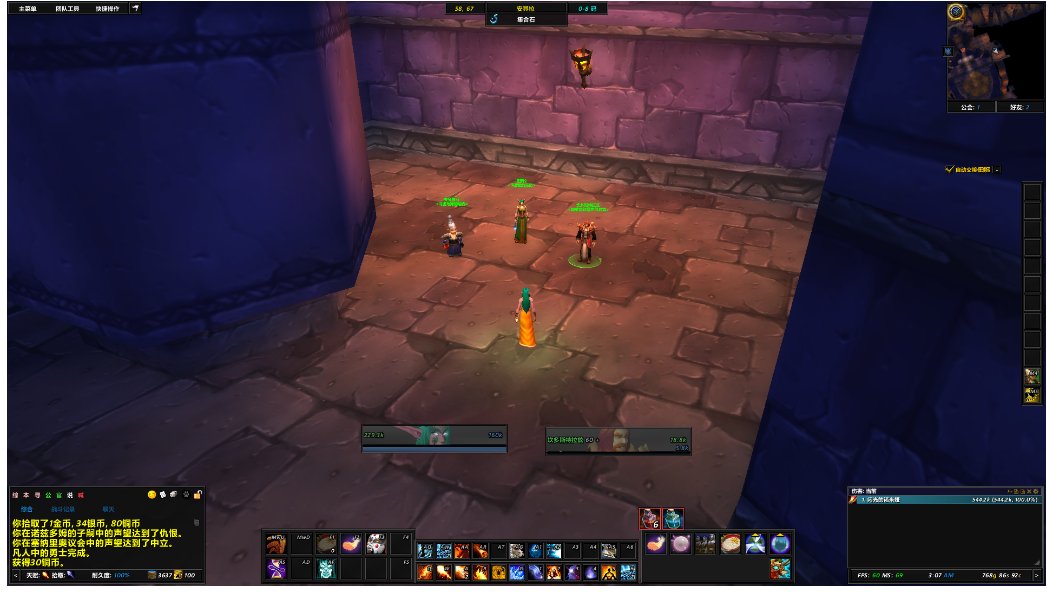
Task: Collapse the chat panel with the arrow button
Action: click(x=15, y=575)
